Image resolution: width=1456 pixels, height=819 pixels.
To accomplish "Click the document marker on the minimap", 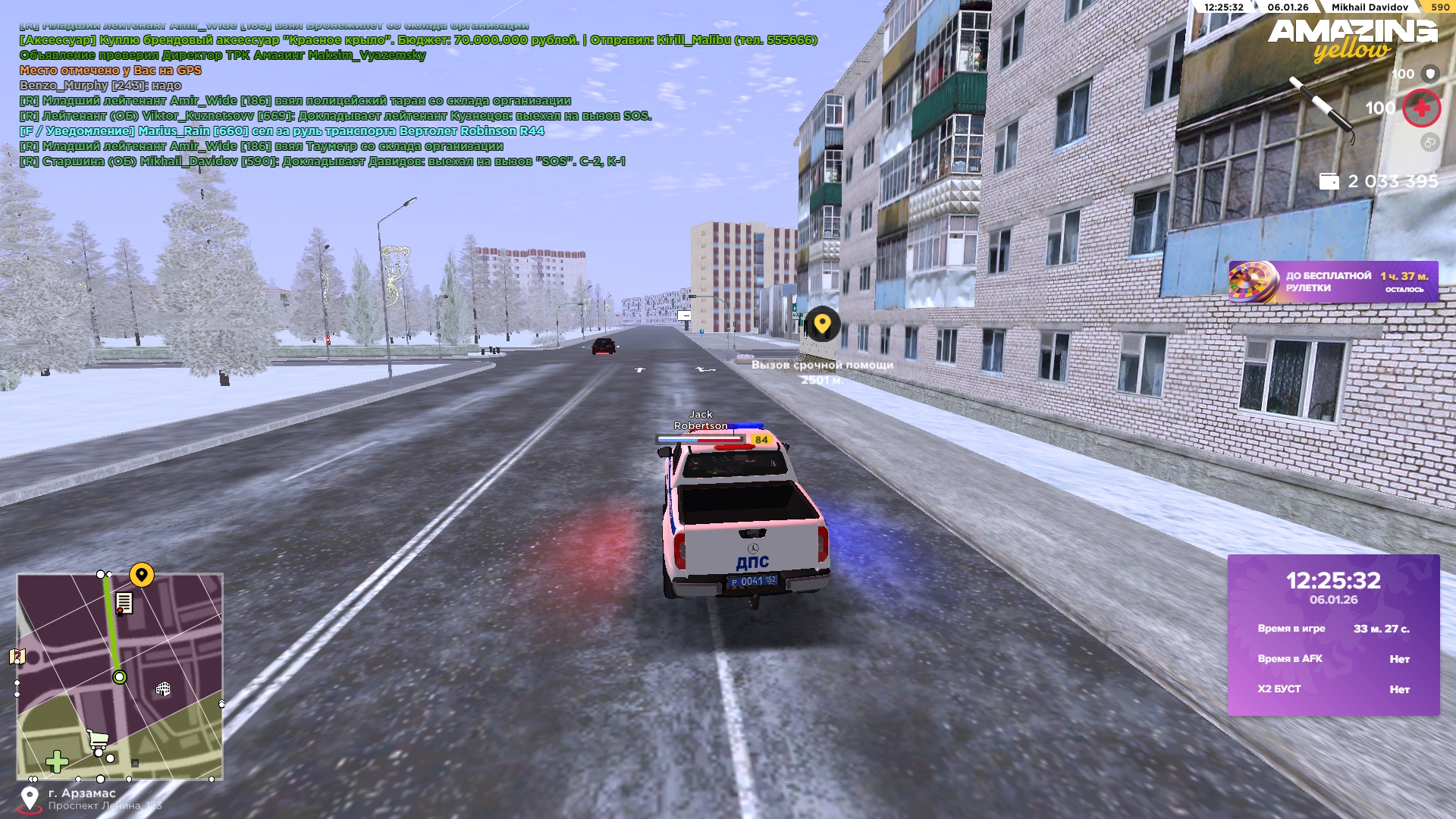I will point(124,604).
